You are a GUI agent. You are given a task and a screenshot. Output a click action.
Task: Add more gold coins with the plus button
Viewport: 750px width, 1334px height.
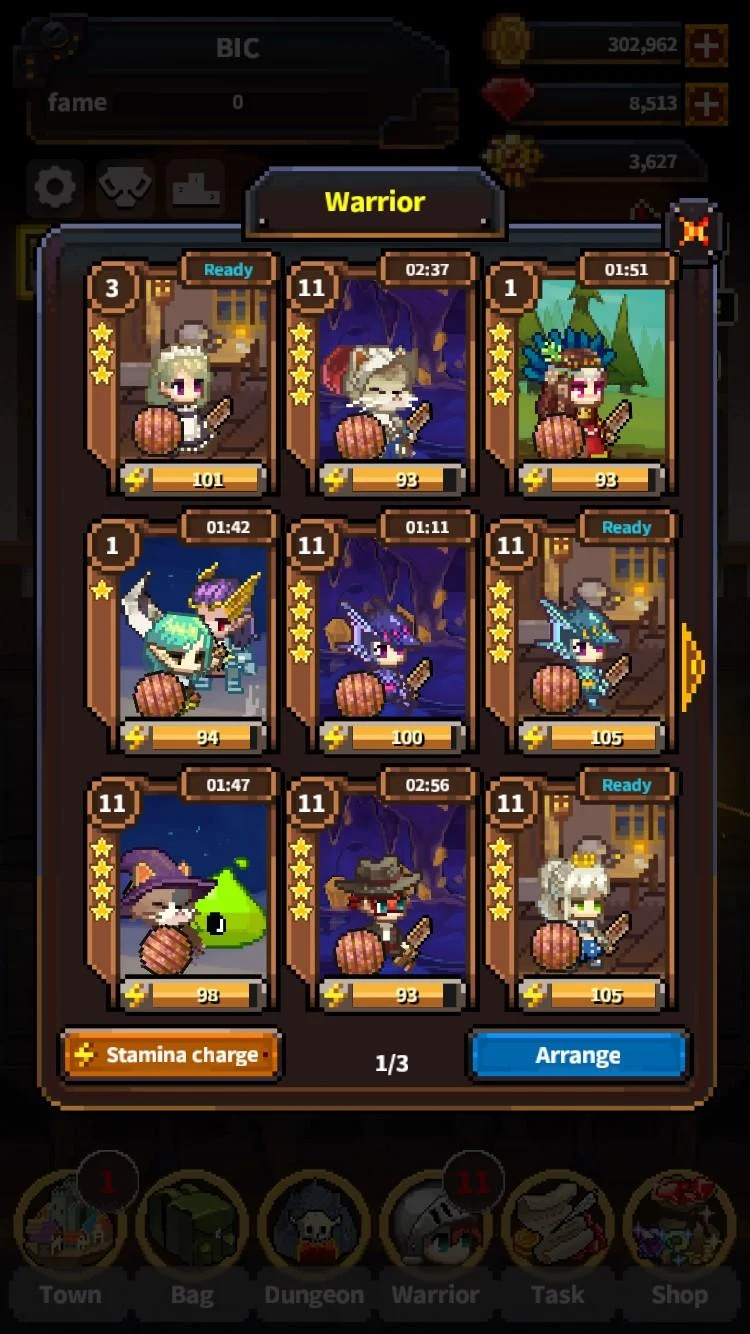click(706, 45)
